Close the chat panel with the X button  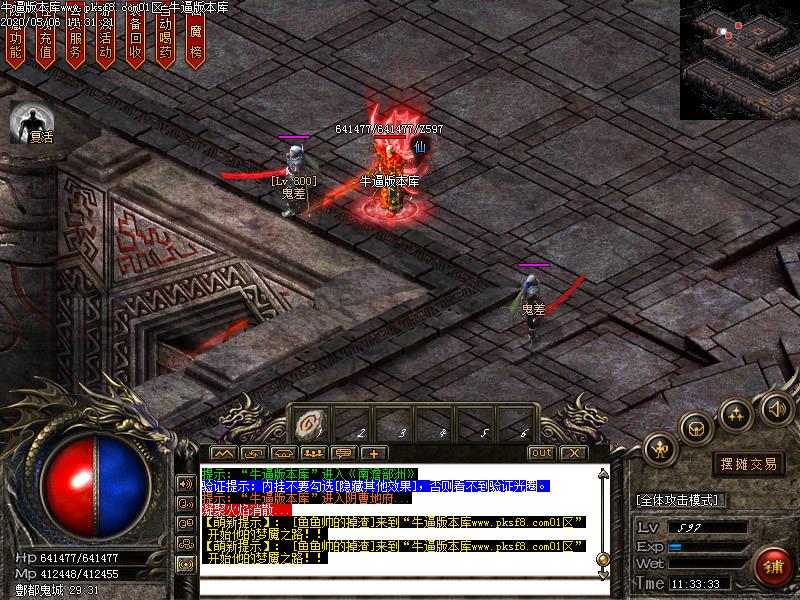pyautogui.click(x=572, y=453)
